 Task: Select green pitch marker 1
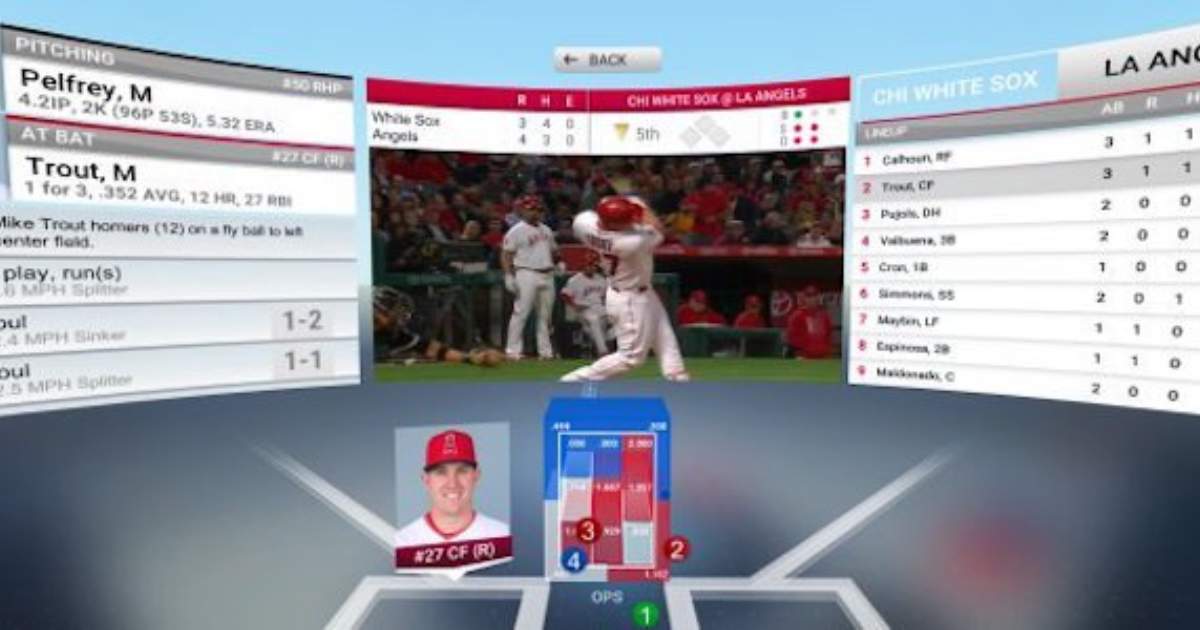point(646,614)
